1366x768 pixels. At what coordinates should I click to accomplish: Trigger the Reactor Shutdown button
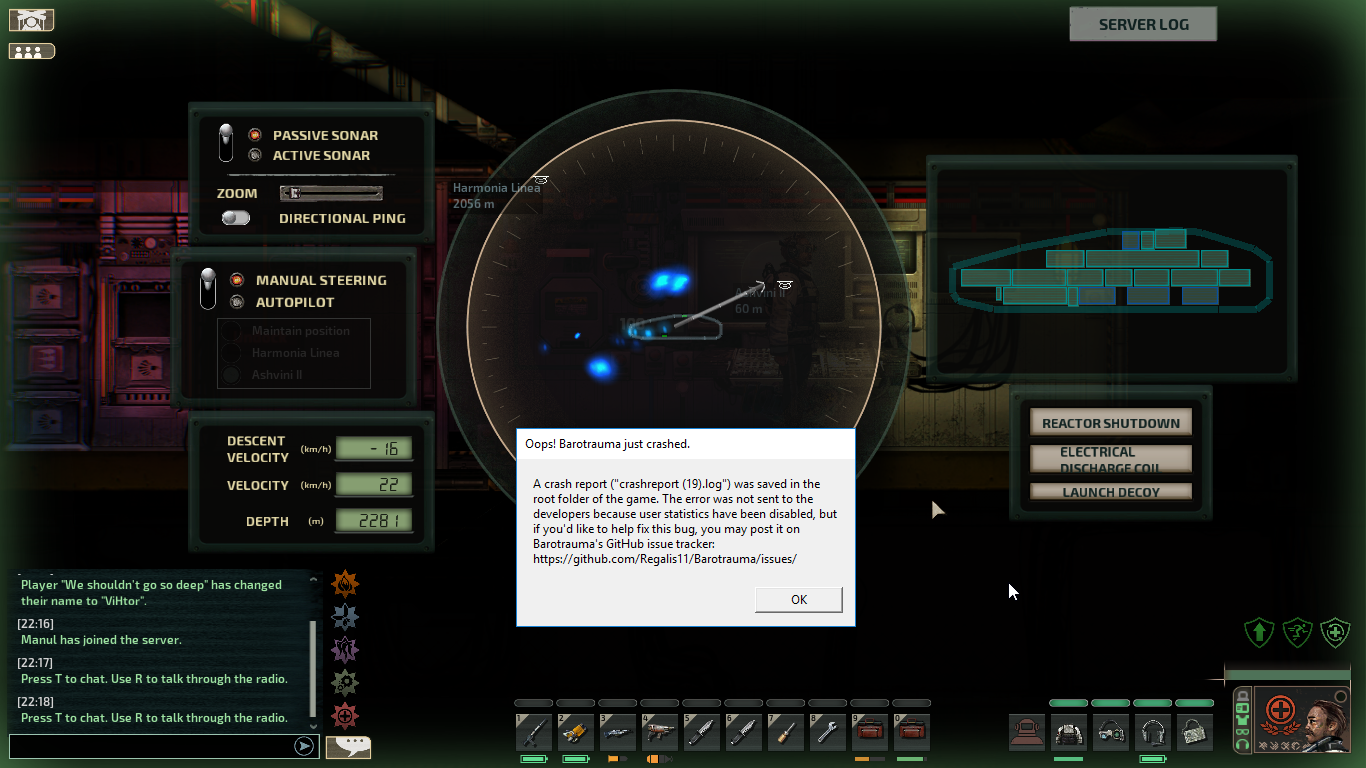1111,423
